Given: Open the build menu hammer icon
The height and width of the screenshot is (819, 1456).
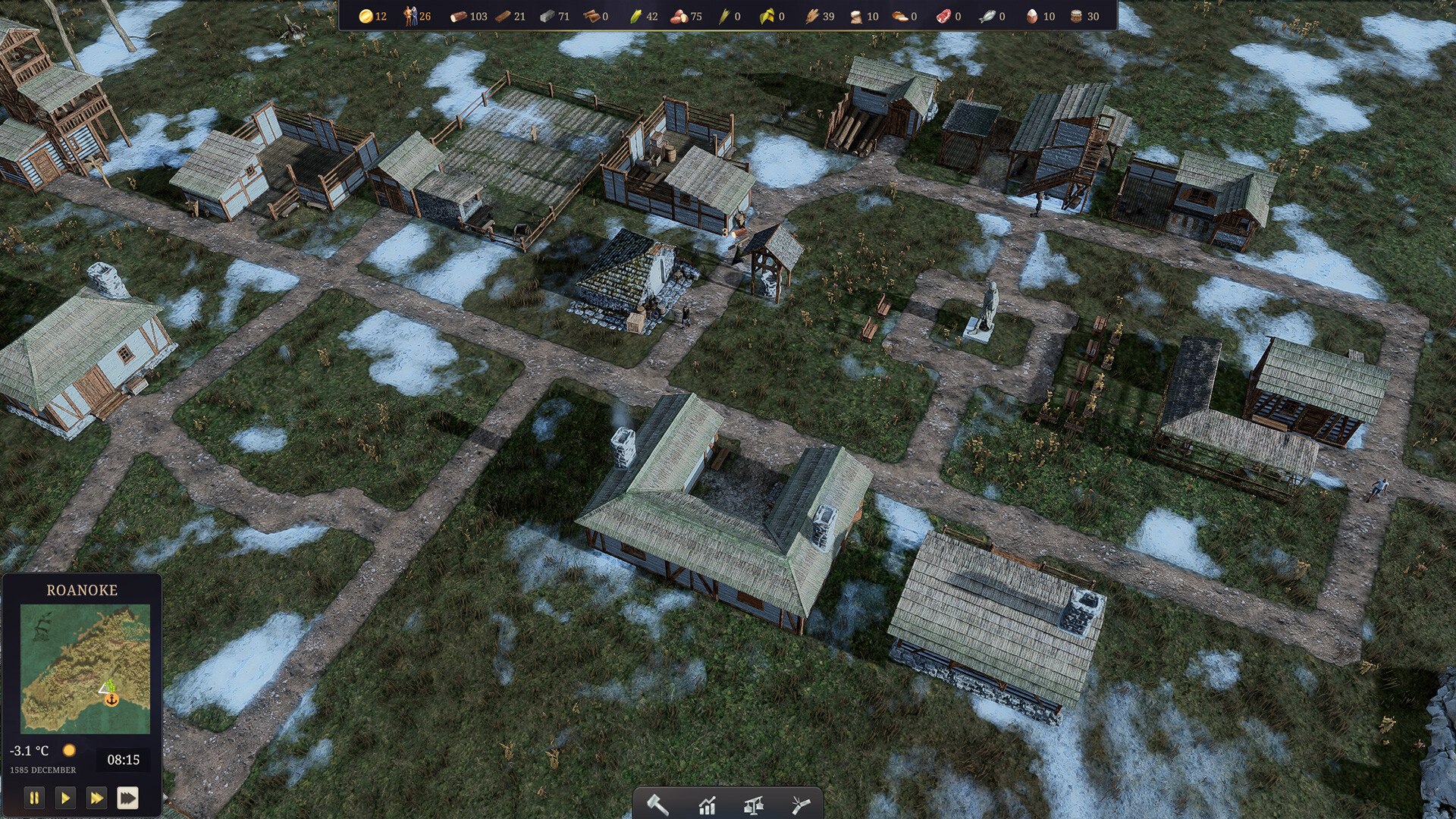Looking at the screenshot, I should [657, 805].
